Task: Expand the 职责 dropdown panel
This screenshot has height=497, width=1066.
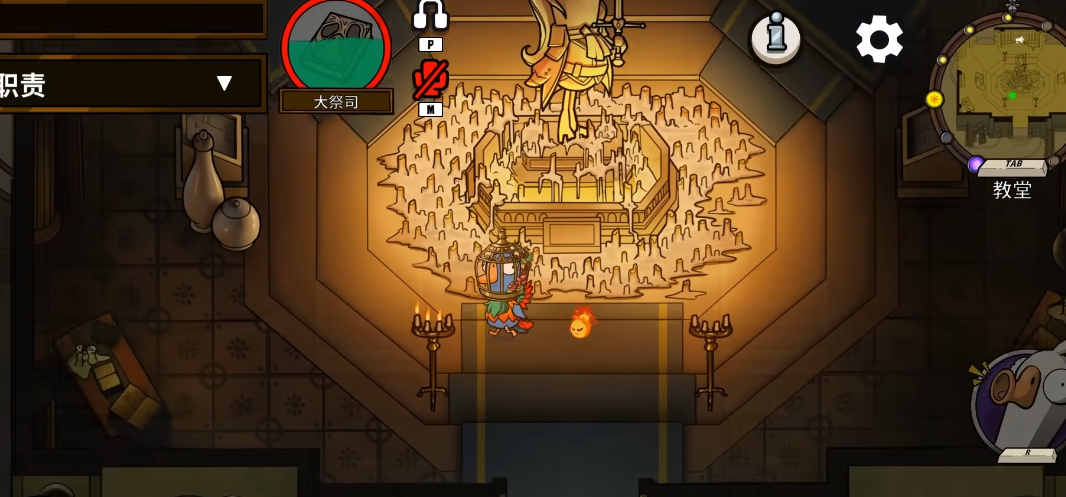Action: [x=224, y=83]
